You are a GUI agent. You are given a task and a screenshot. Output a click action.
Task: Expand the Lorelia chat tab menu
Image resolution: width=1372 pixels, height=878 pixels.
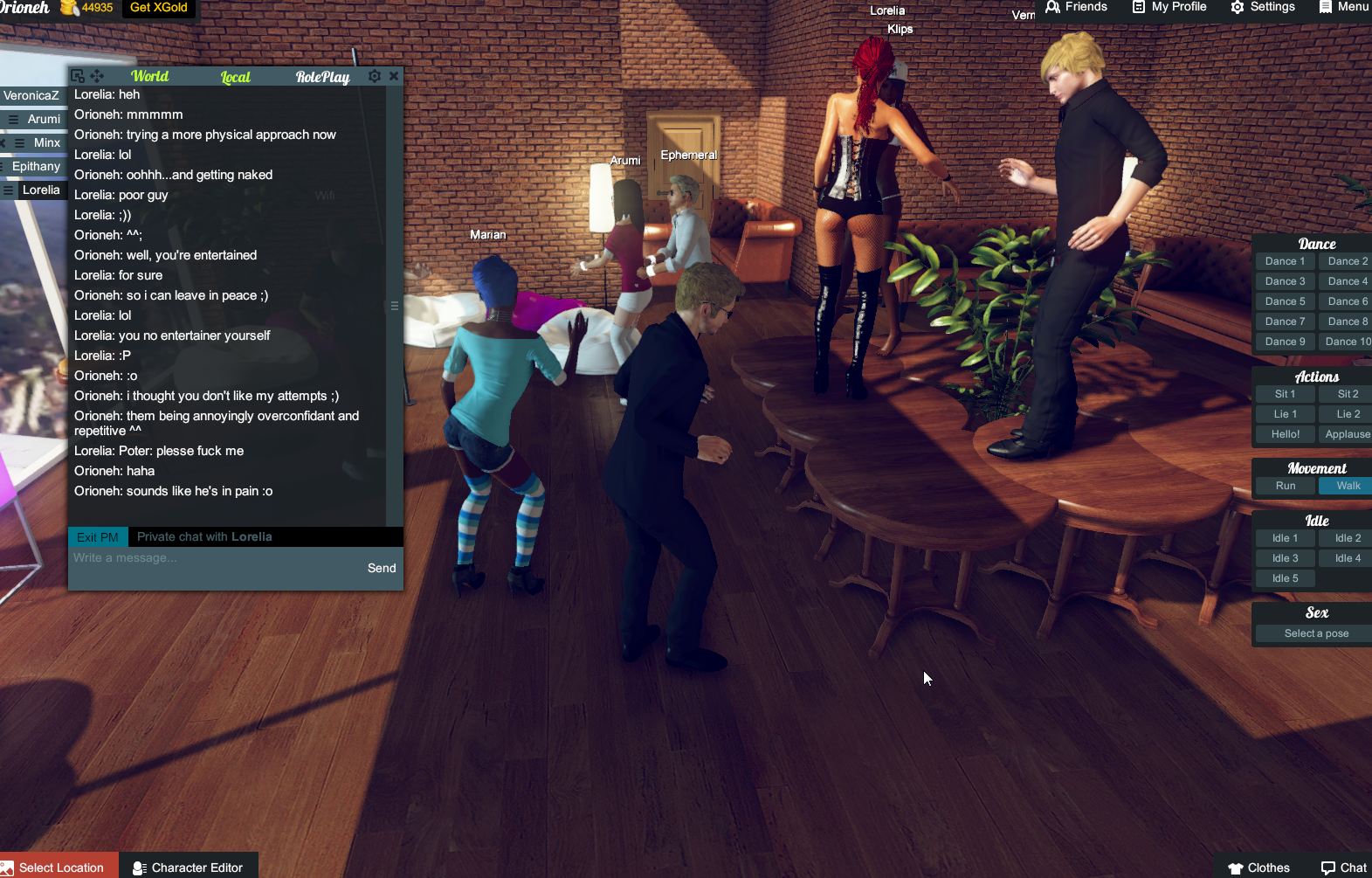[8, 189]
